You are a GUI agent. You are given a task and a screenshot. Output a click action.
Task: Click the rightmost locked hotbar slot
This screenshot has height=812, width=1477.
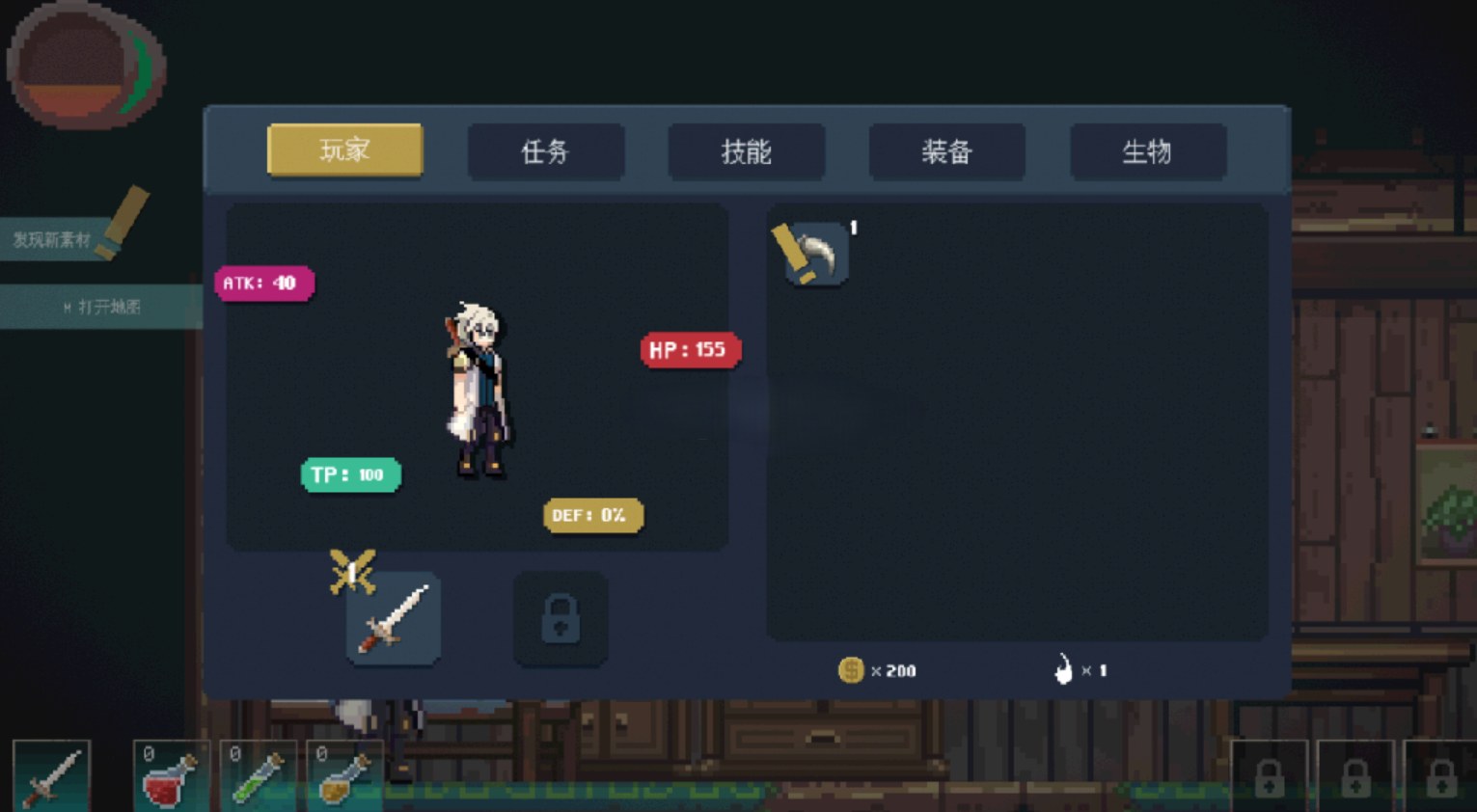[x=1441, y=776]
